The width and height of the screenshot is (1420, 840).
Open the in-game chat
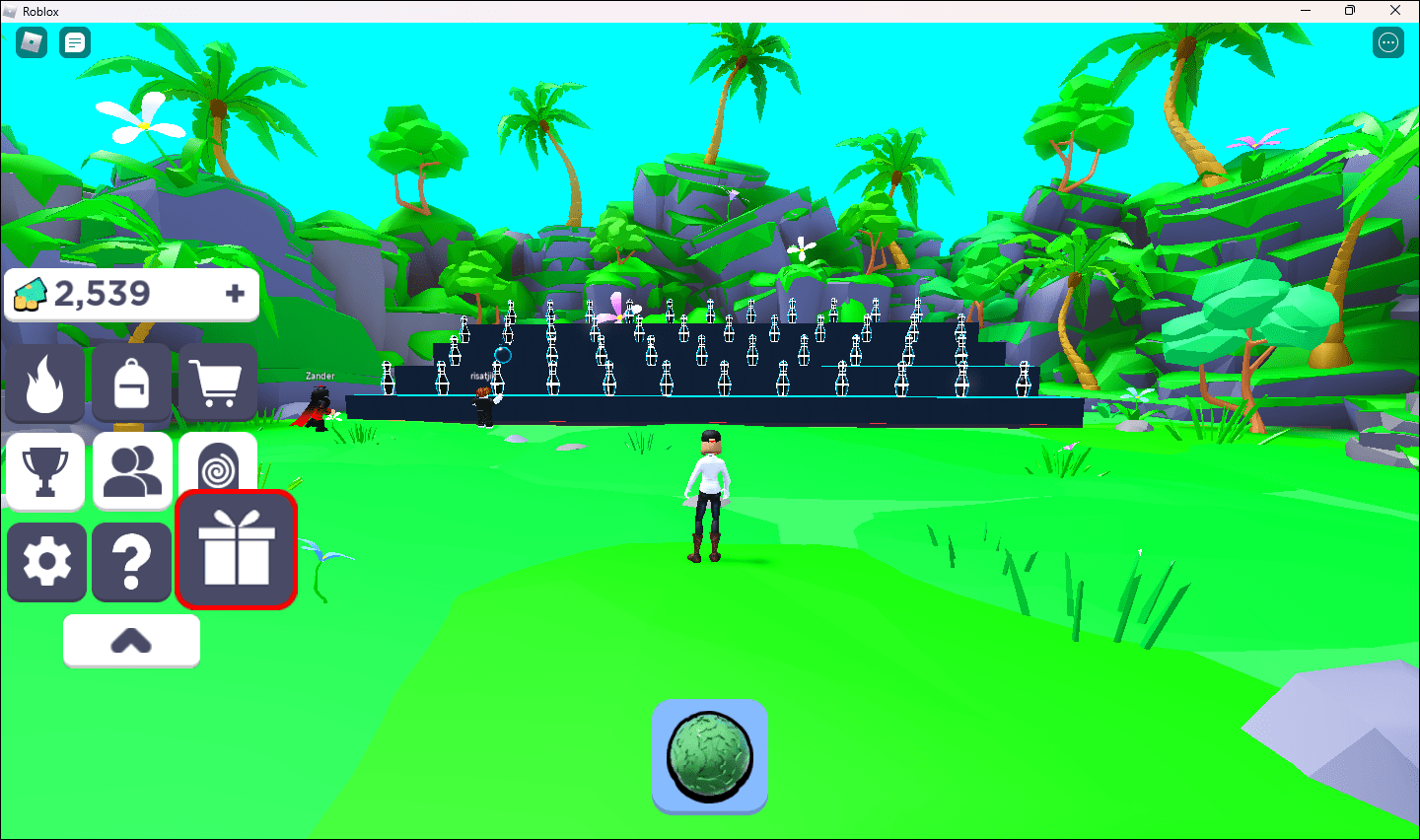point(74,42)
